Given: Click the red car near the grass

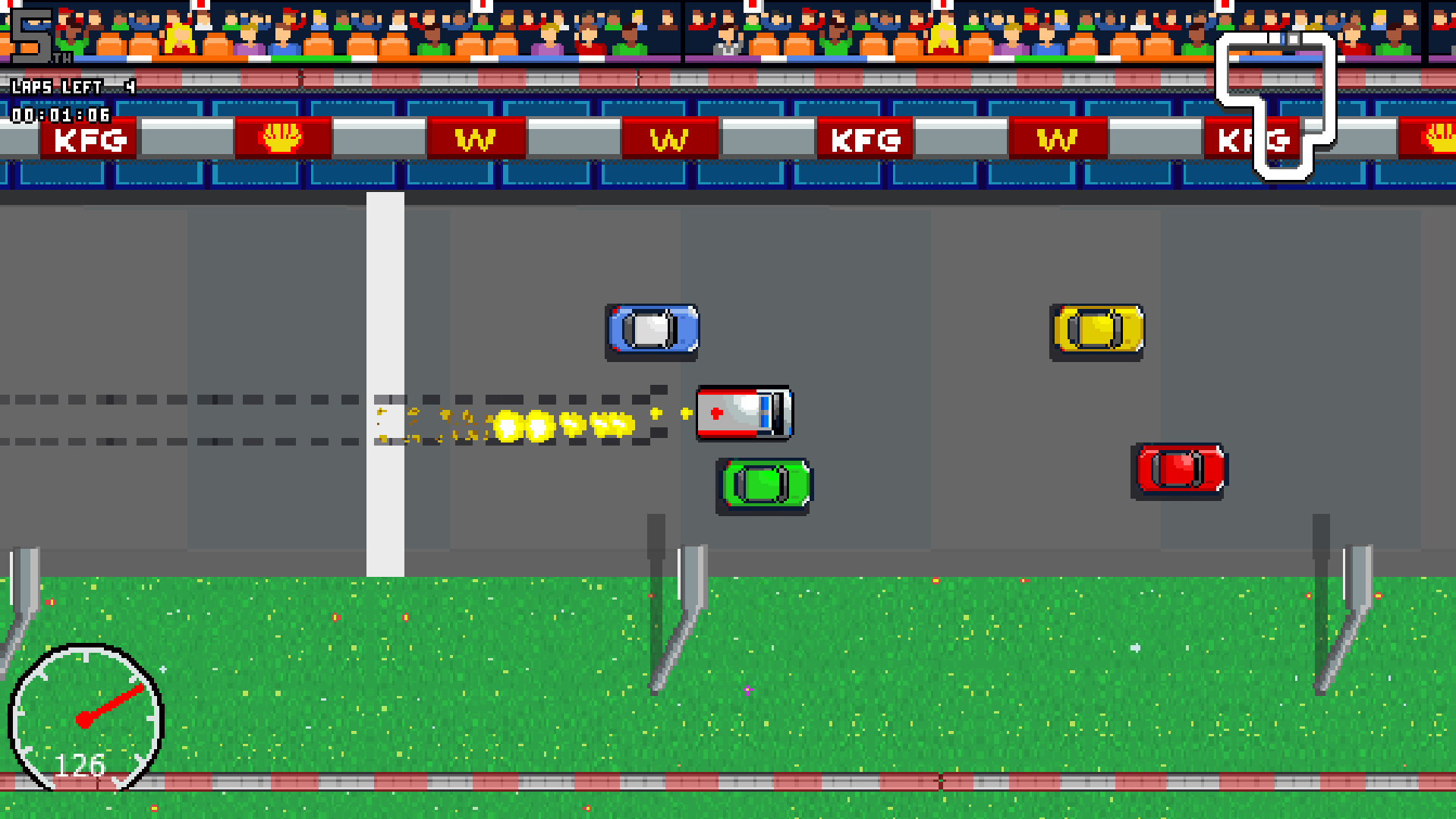Looking at the screenshot, I should [x=1181, y=468].
